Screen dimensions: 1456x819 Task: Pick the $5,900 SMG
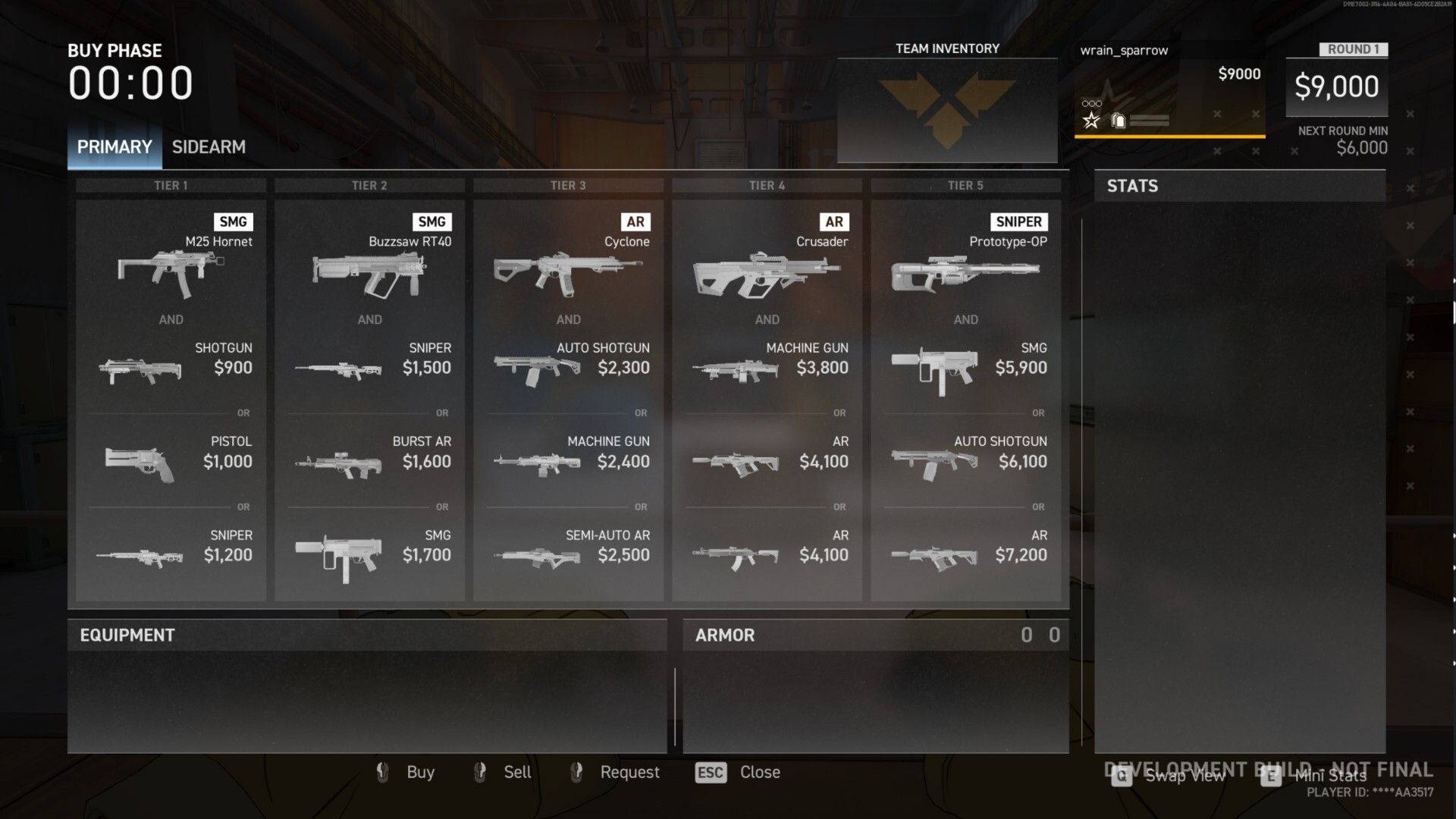(x=965, y=368)
